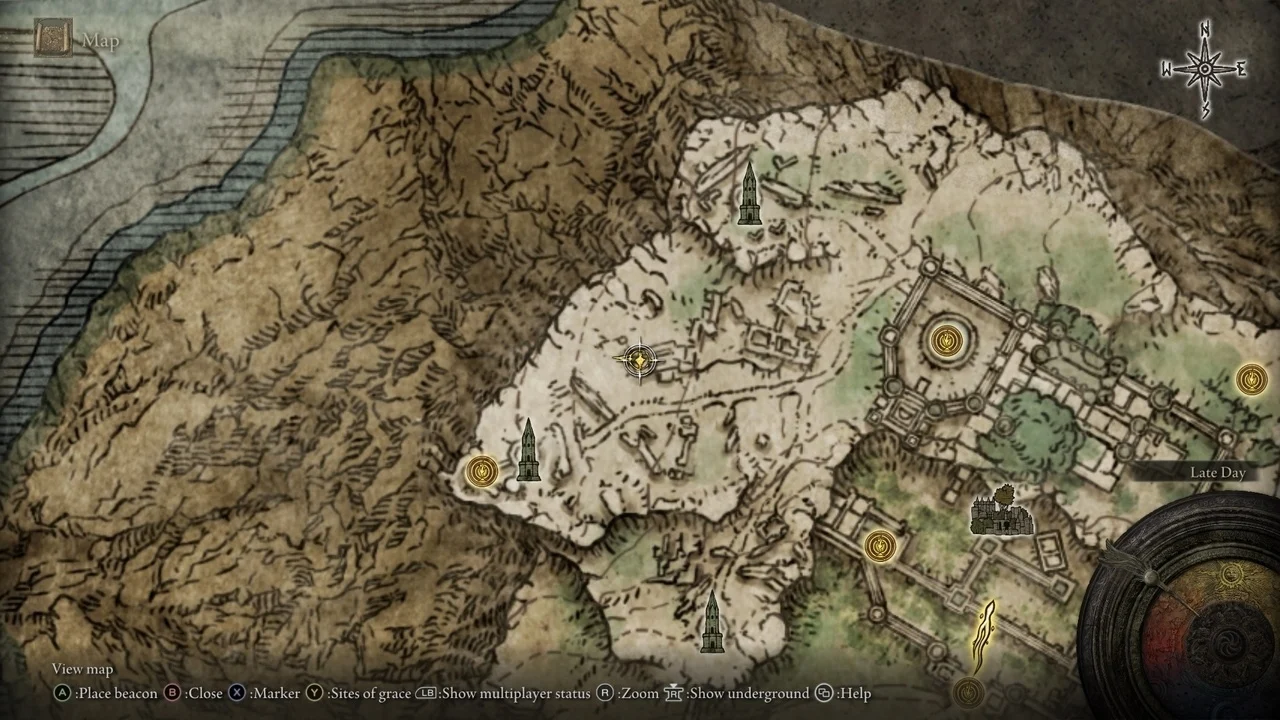Click the tower marker next to a site of grace
Screen dimensions: 1280x720
(x=528, y=451)
